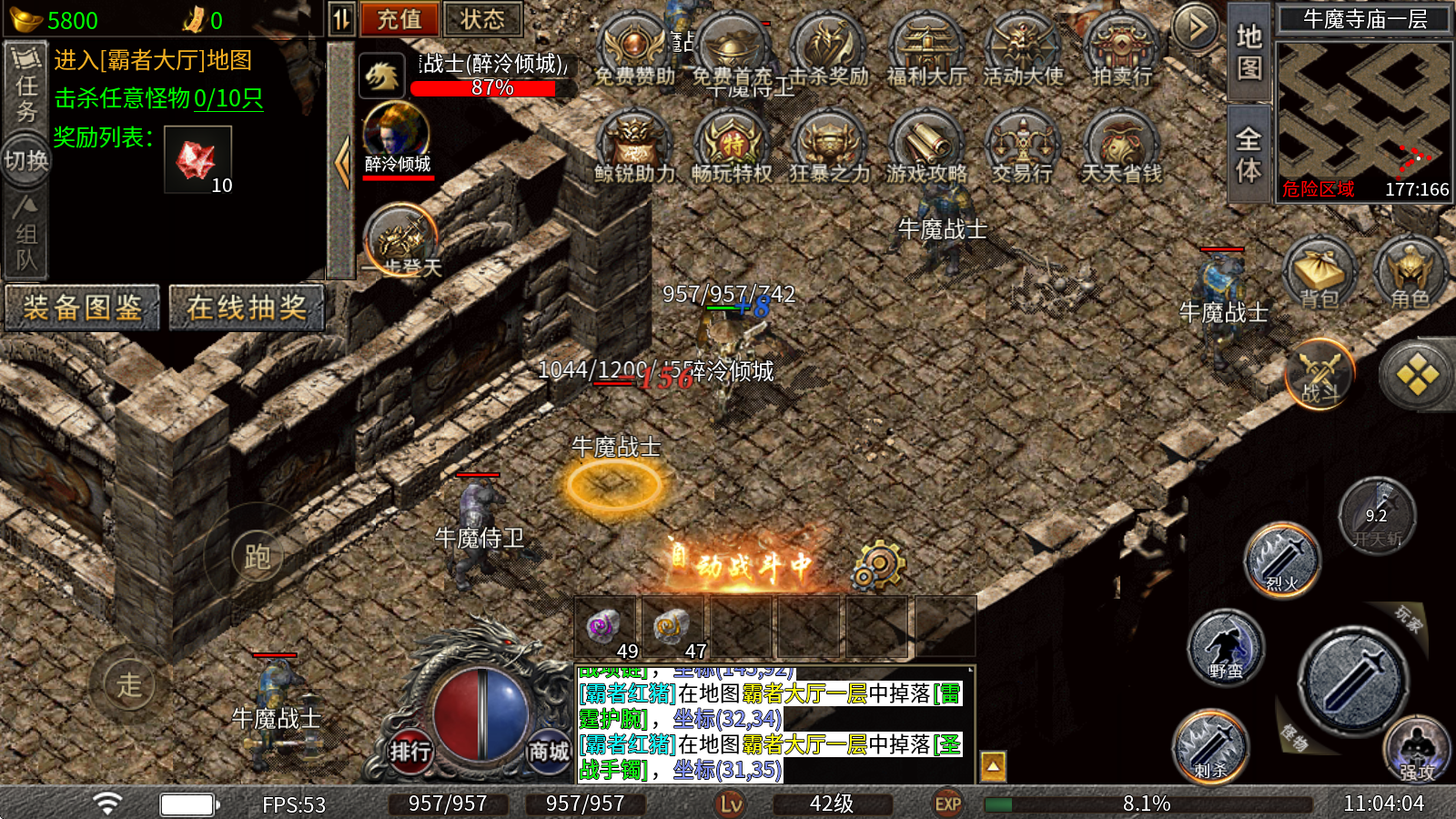Activate the 刺杀 skill
Viewport: 1456px width, 819px height.
point(1210,746)
